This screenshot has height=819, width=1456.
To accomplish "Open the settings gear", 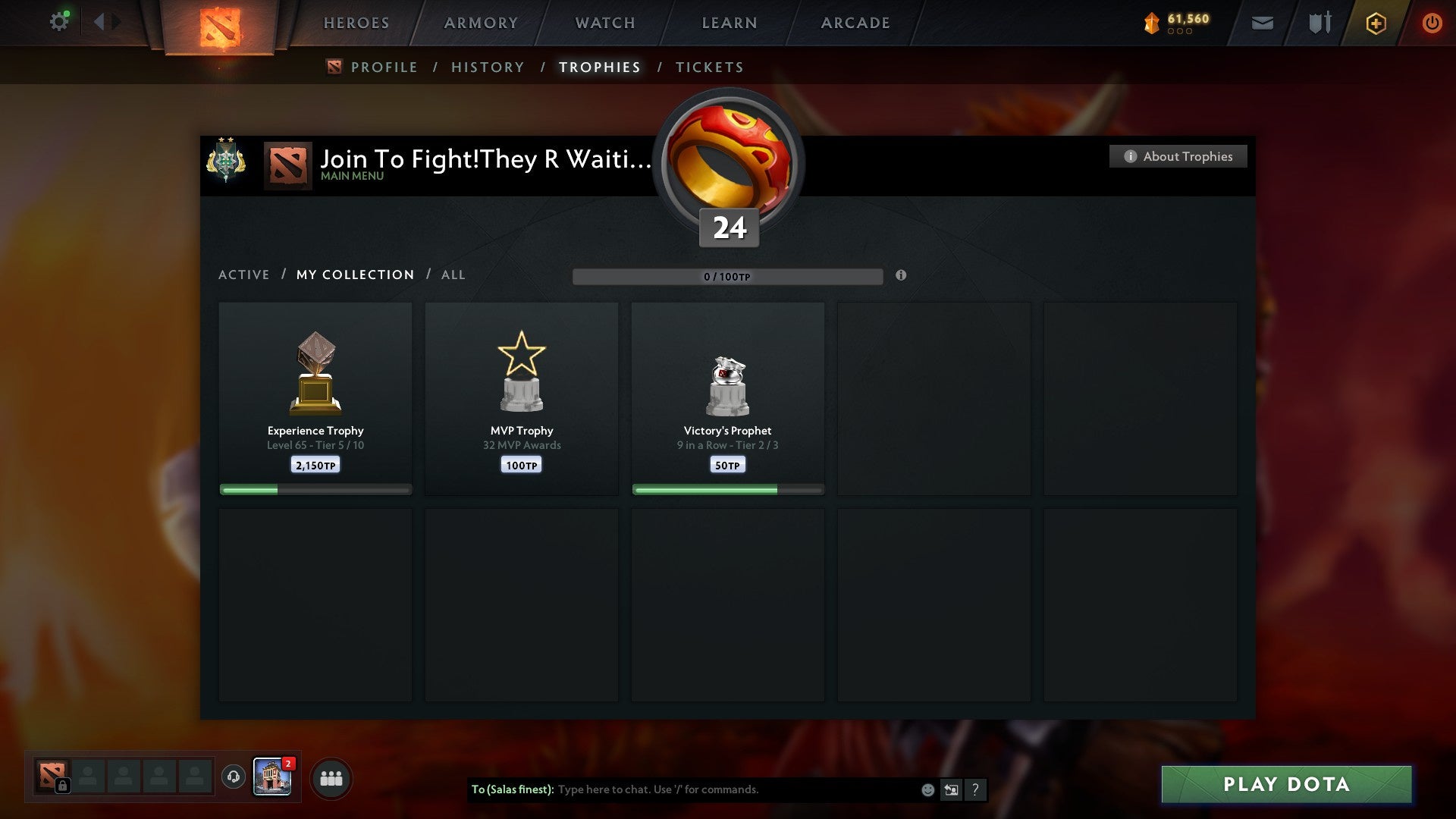I will coord(59,20).
